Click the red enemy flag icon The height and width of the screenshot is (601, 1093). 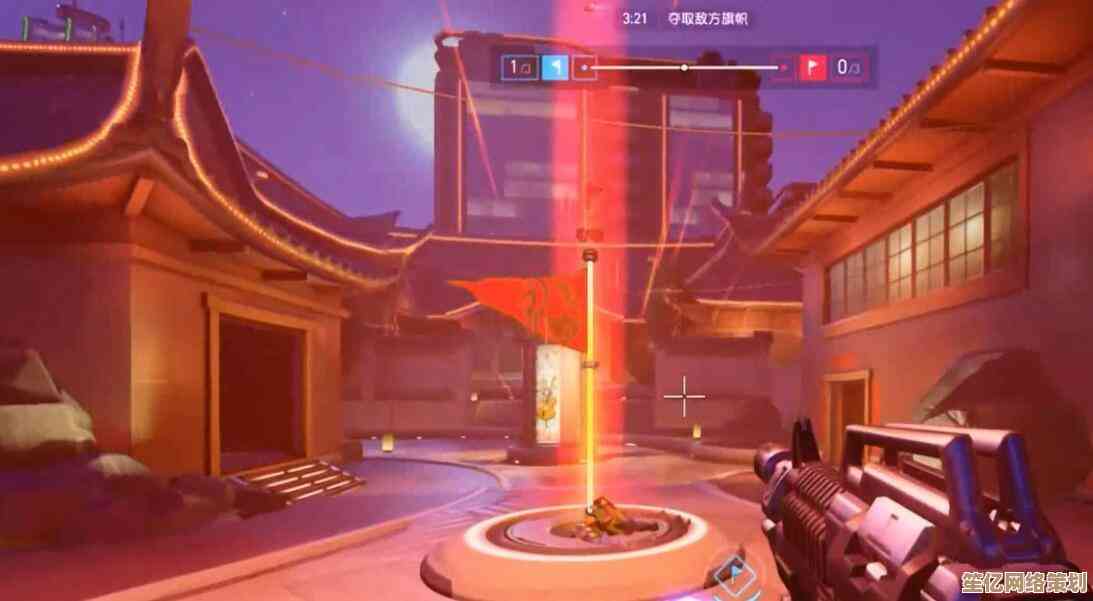point(810,68)
